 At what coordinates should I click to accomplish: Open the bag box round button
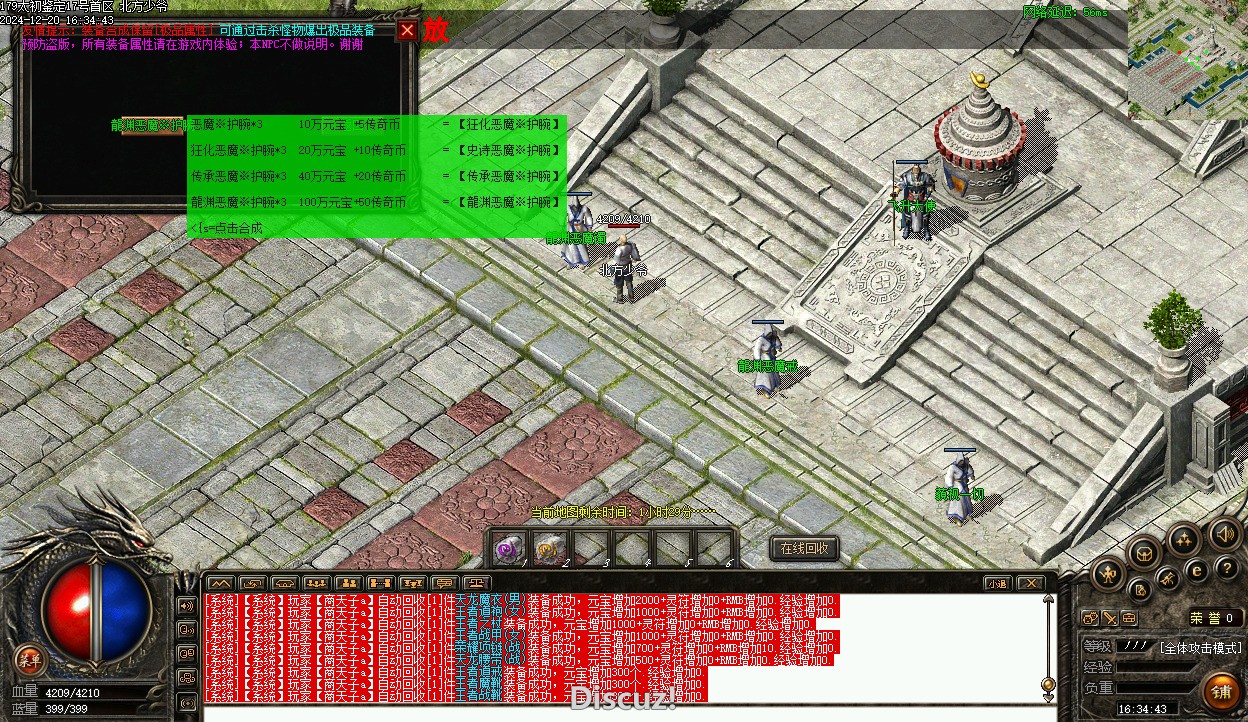(x=1143, y=553)
